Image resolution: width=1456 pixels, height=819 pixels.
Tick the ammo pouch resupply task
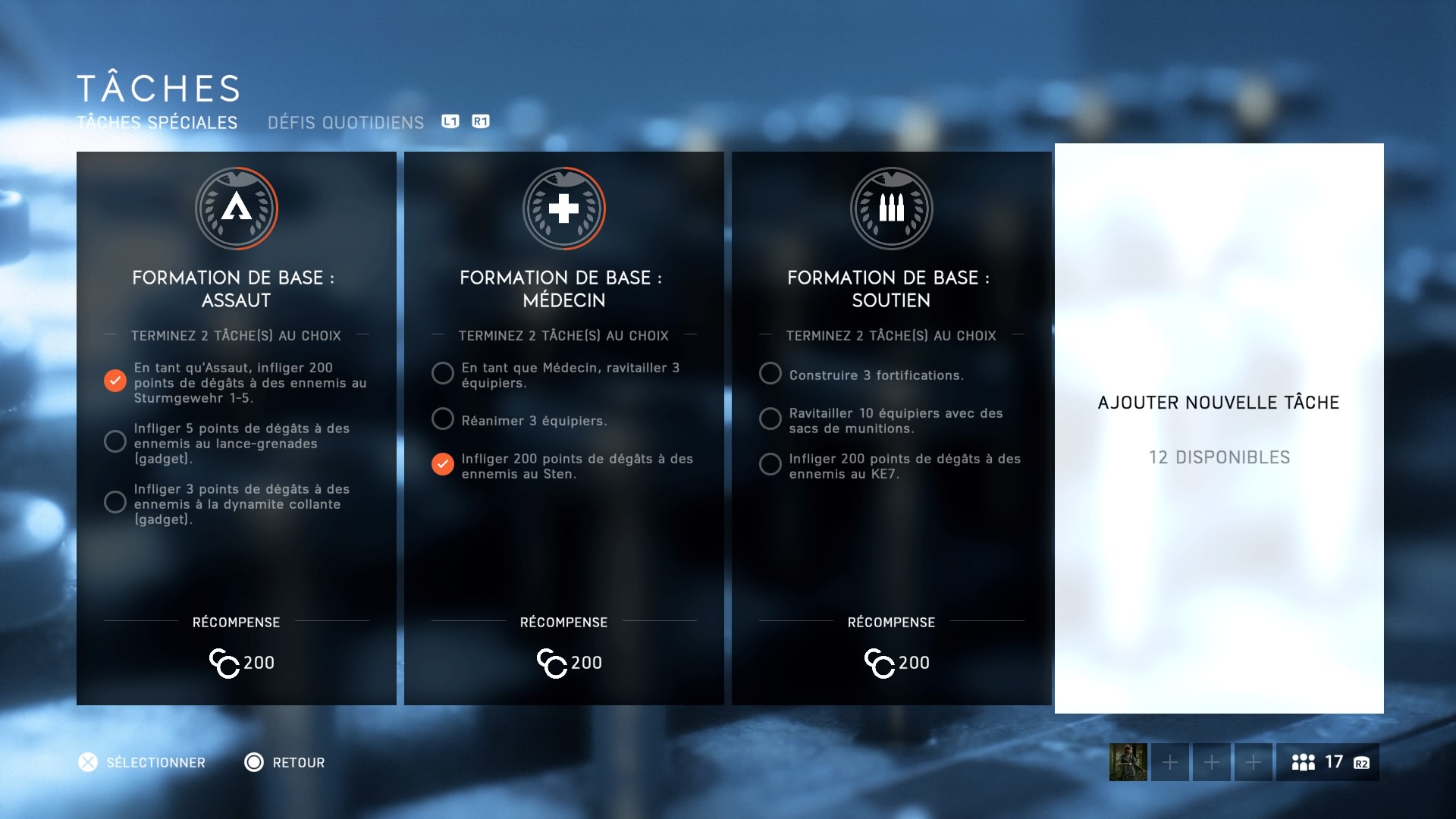coord(770,419)
